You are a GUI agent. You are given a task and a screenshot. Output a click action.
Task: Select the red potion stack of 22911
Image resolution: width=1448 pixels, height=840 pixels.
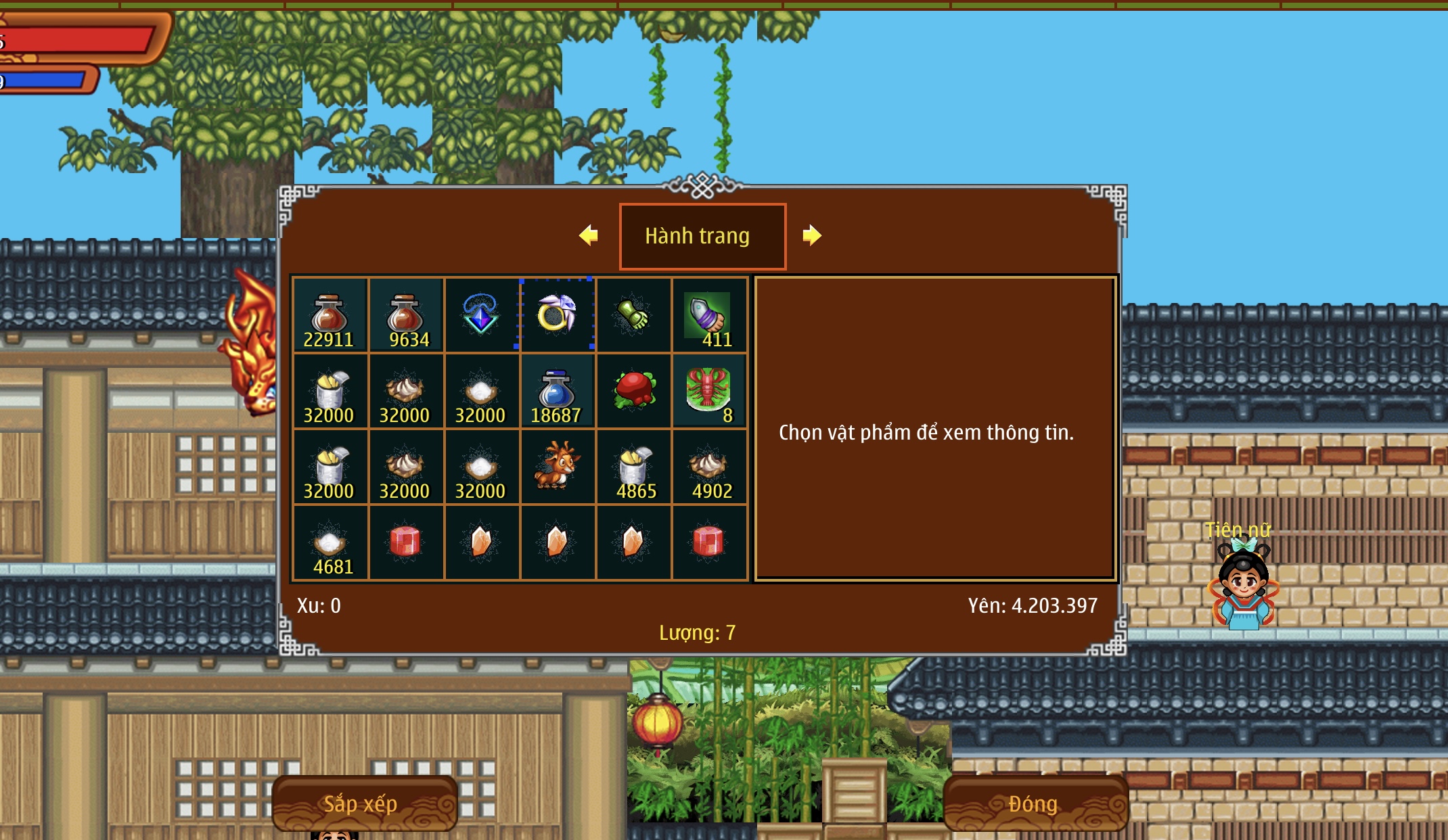pos(330,316)
